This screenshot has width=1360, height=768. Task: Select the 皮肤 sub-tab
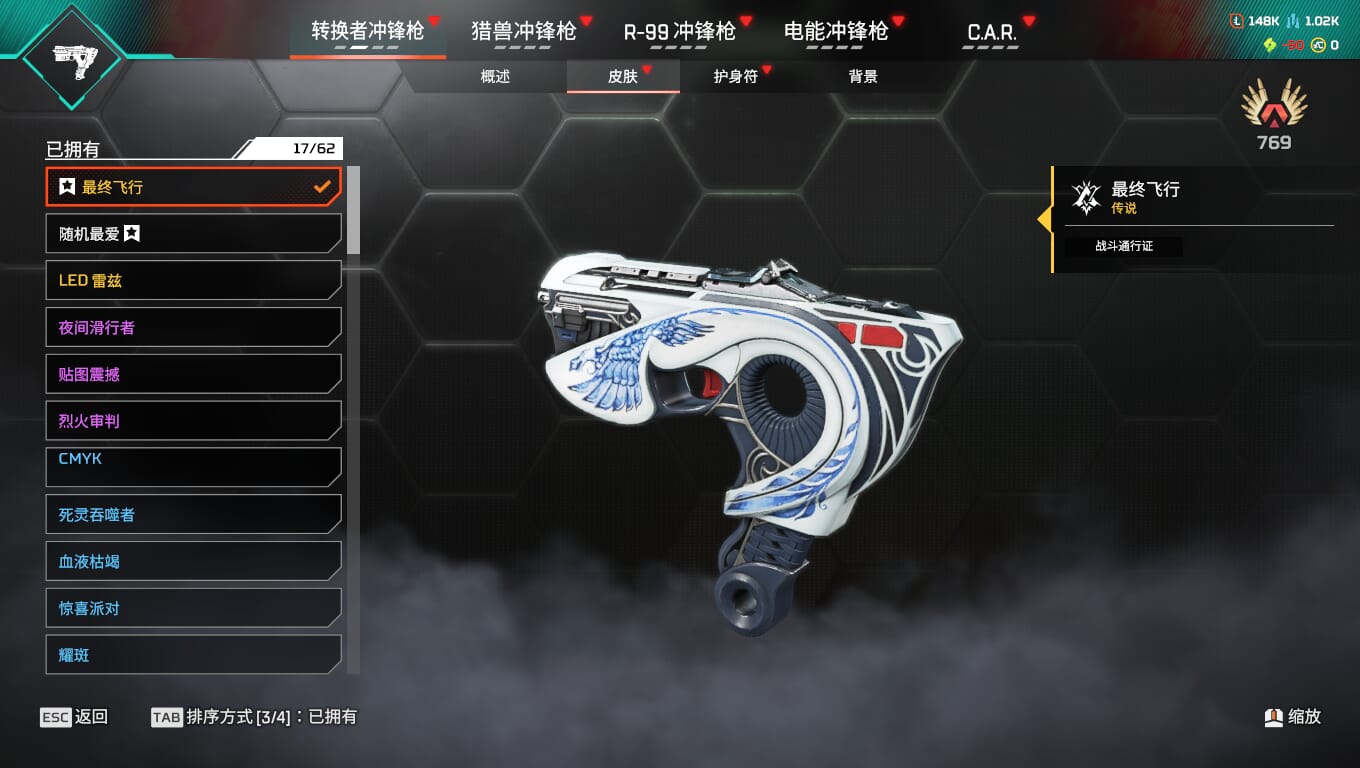623,77
